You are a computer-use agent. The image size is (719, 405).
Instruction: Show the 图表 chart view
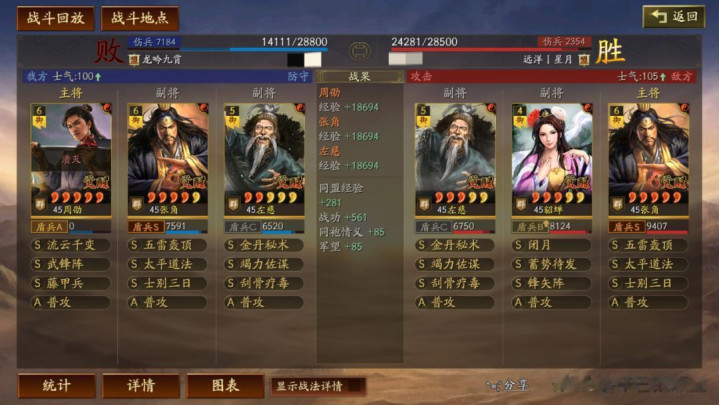(225, 386)
